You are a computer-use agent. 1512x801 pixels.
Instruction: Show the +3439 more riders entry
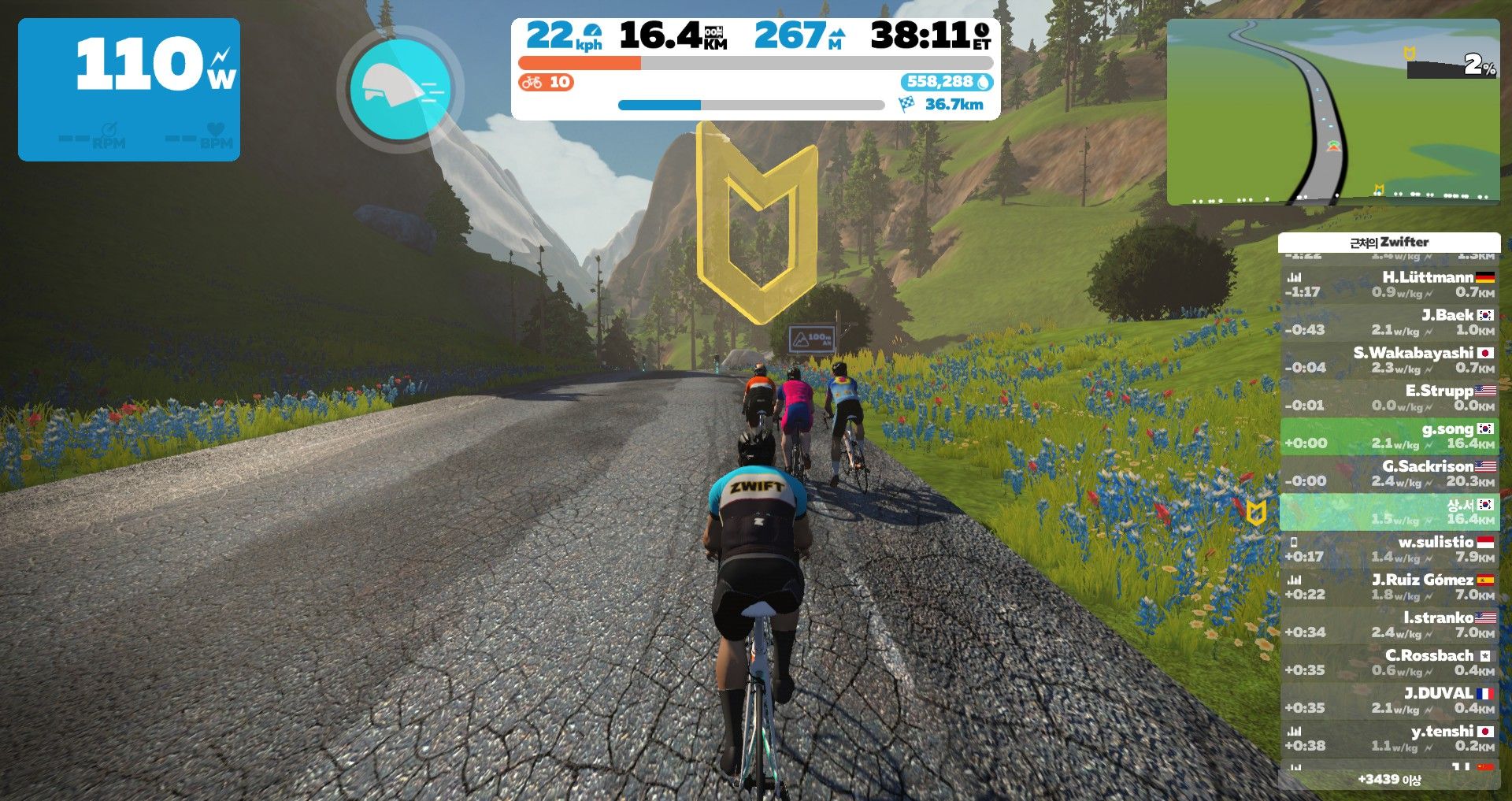(1389, 779)
